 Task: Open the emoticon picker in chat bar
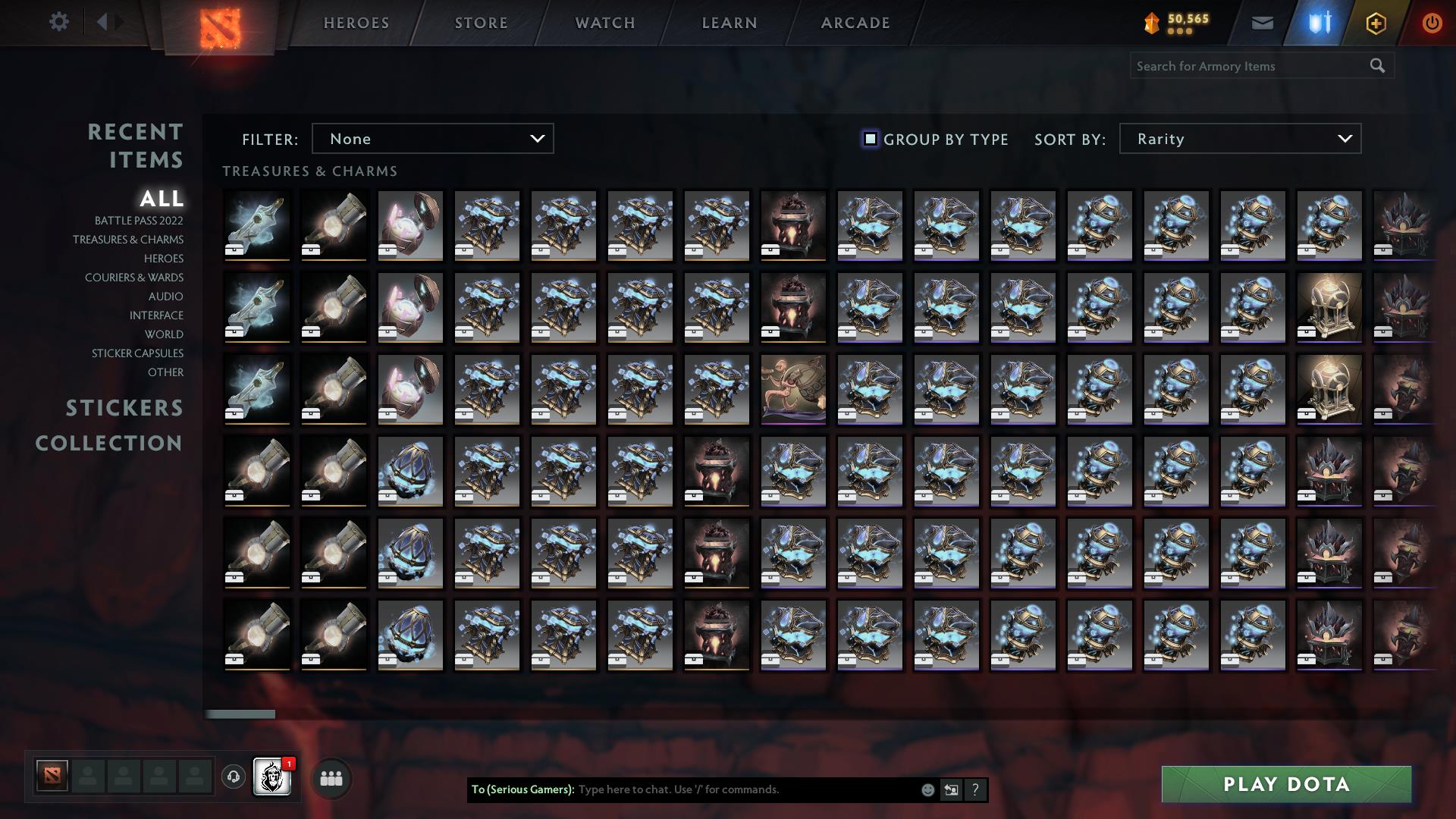[x=927, y=789]
